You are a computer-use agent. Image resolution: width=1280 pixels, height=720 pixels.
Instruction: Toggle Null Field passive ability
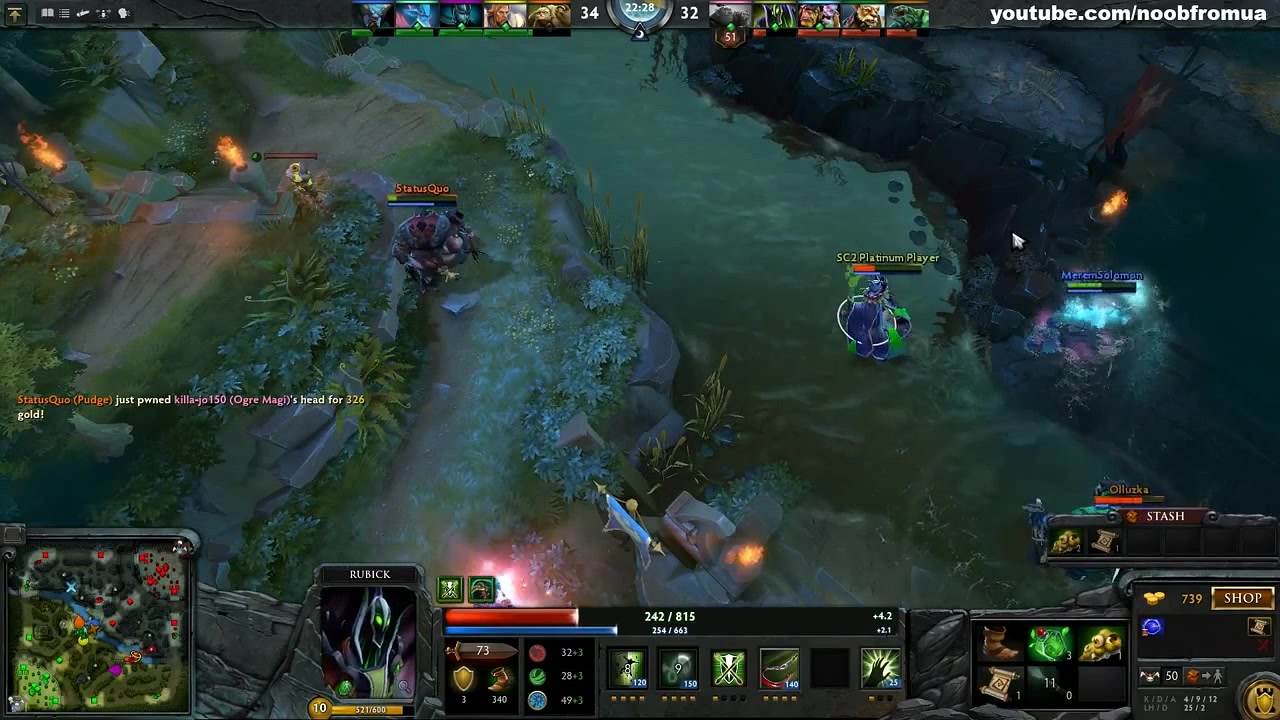pyautogui.click(x=728, y=668)
